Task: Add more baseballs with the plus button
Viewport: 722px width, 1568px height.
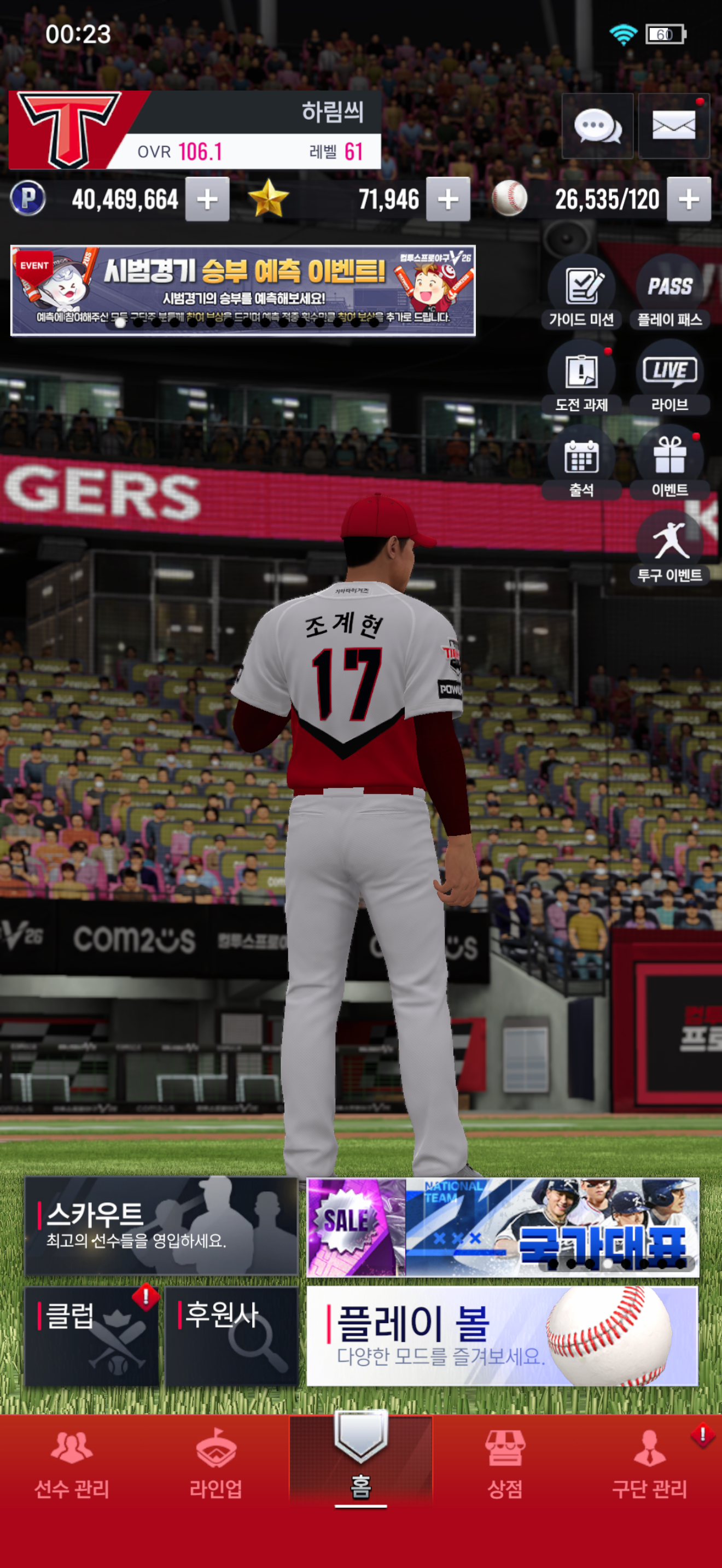Action: tap(689, 199)
